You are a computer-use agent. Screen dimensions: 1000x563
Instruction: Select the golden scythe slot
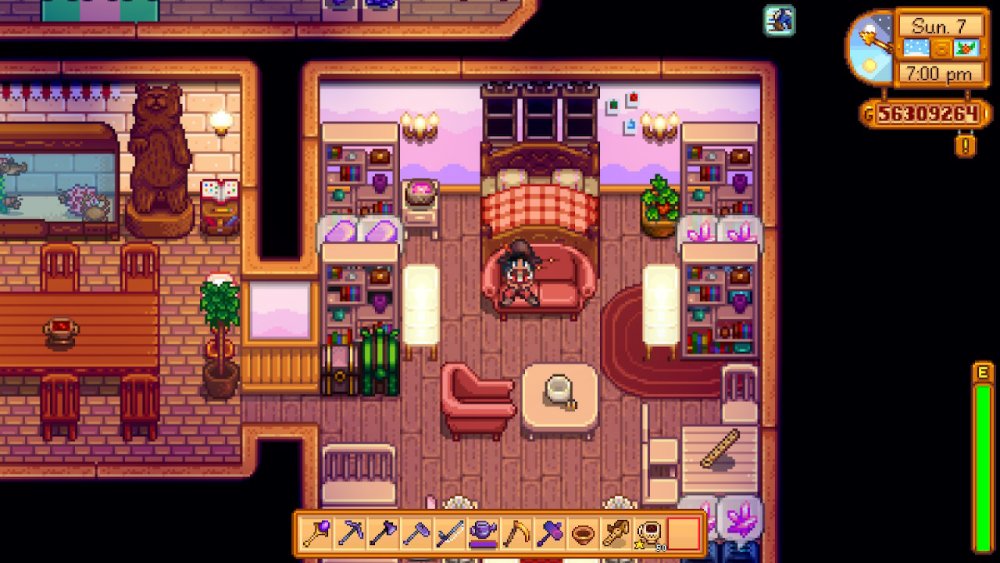click(x=515, y=533)
